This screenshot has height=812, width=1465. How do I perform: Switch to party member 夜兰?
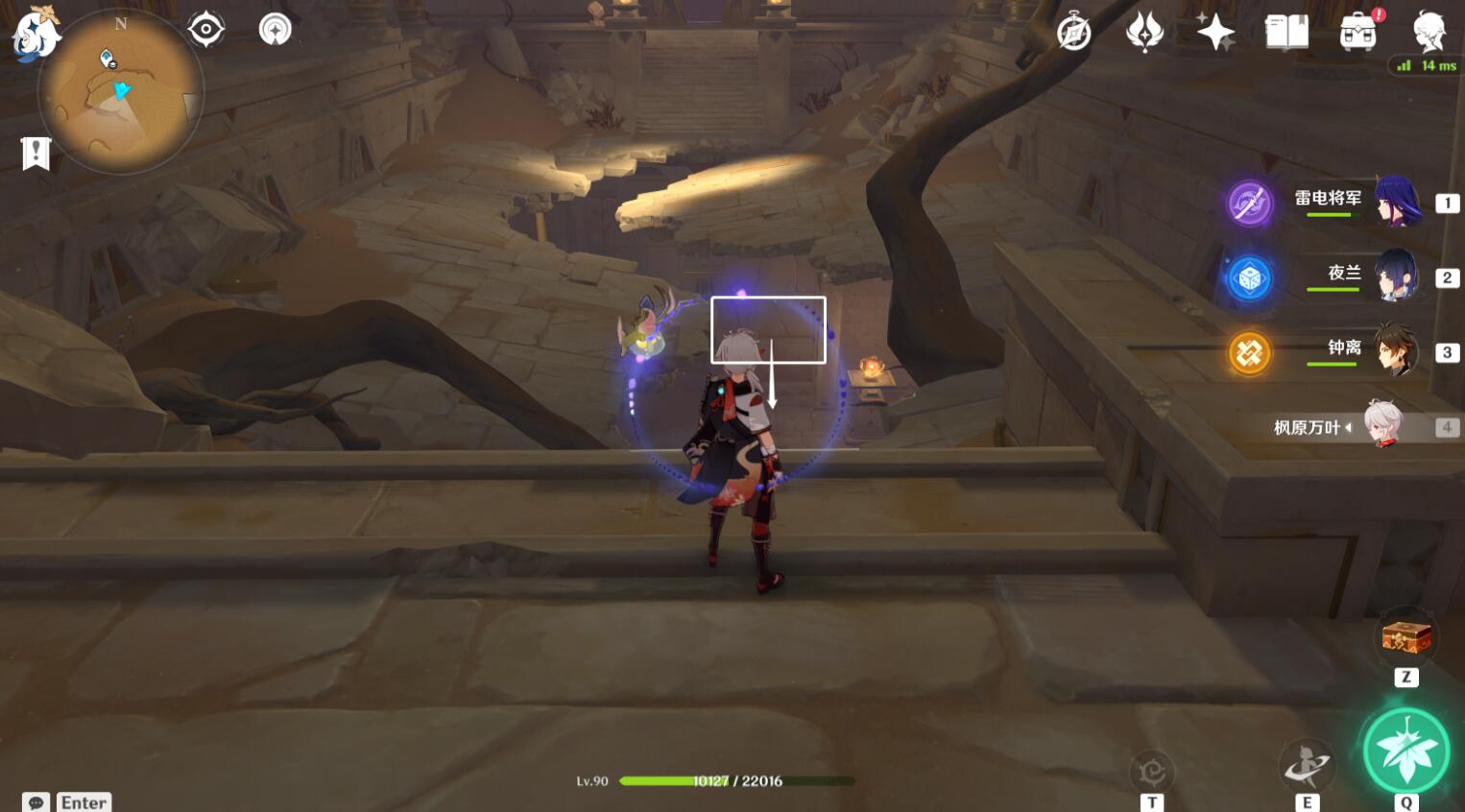pyautogui.click(x=1397, y=276)
